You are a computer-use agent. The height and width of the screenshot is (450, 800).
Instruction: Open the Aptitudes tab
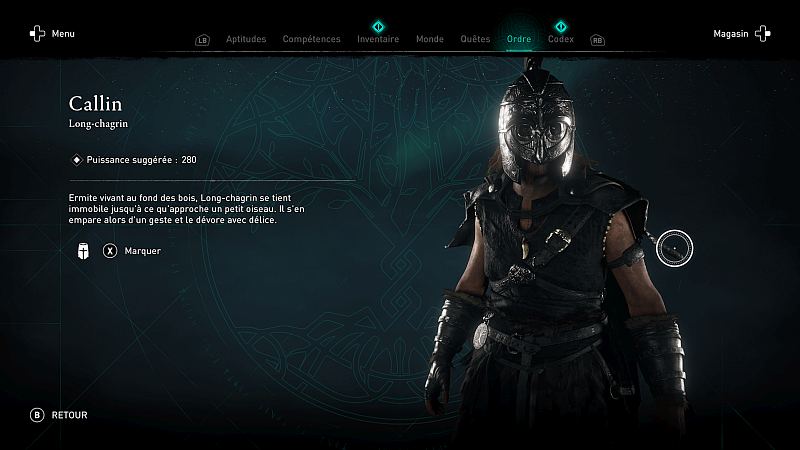point(246,39)
